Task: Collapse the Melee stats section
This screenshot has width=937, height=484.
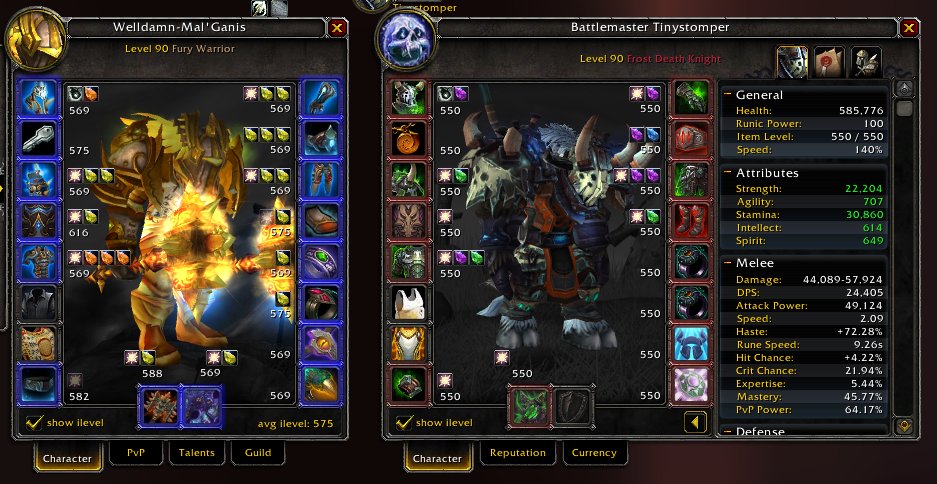Action: [727, 263]
